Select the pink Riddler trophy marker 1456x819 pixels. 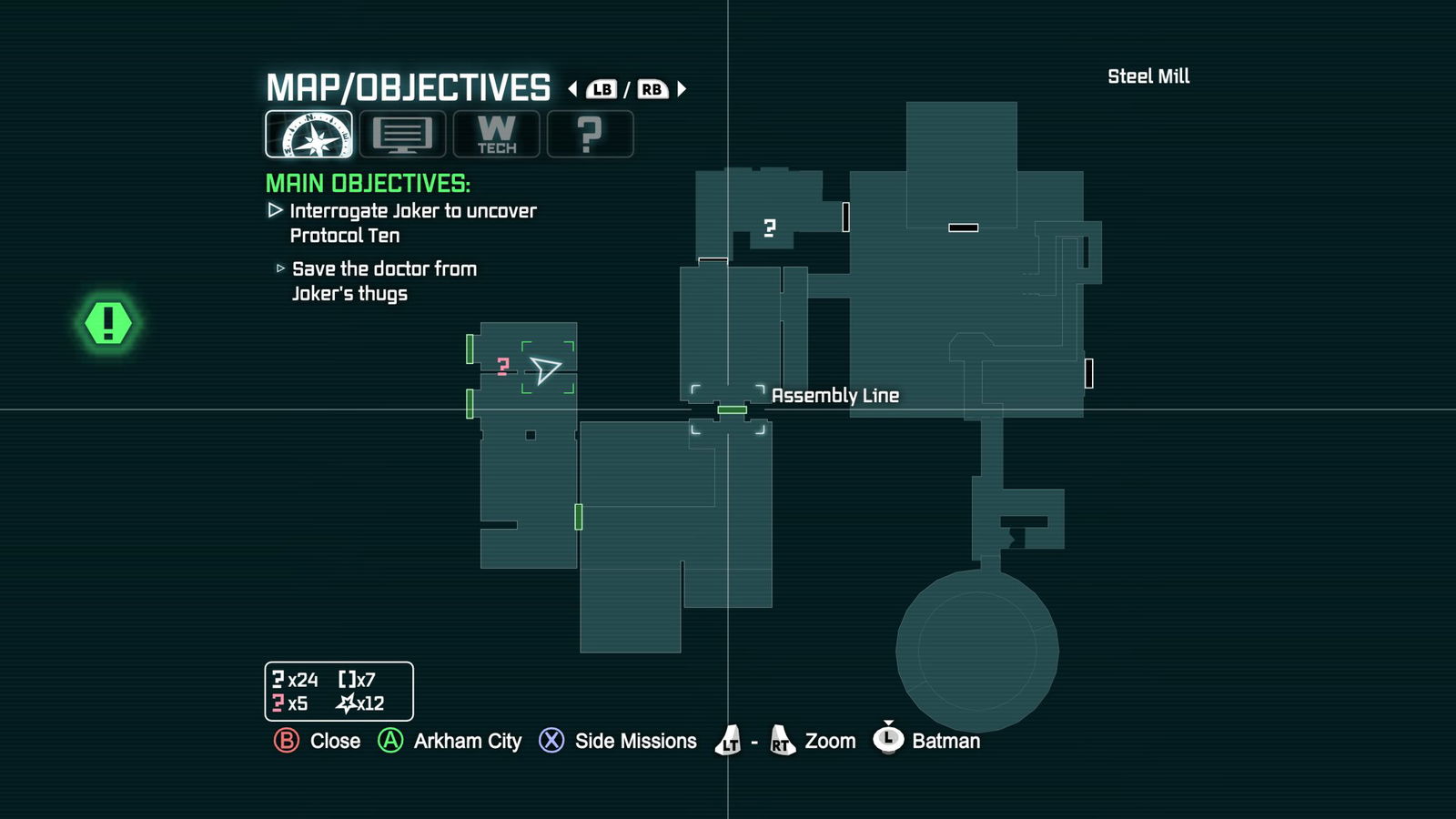[503, 366]
